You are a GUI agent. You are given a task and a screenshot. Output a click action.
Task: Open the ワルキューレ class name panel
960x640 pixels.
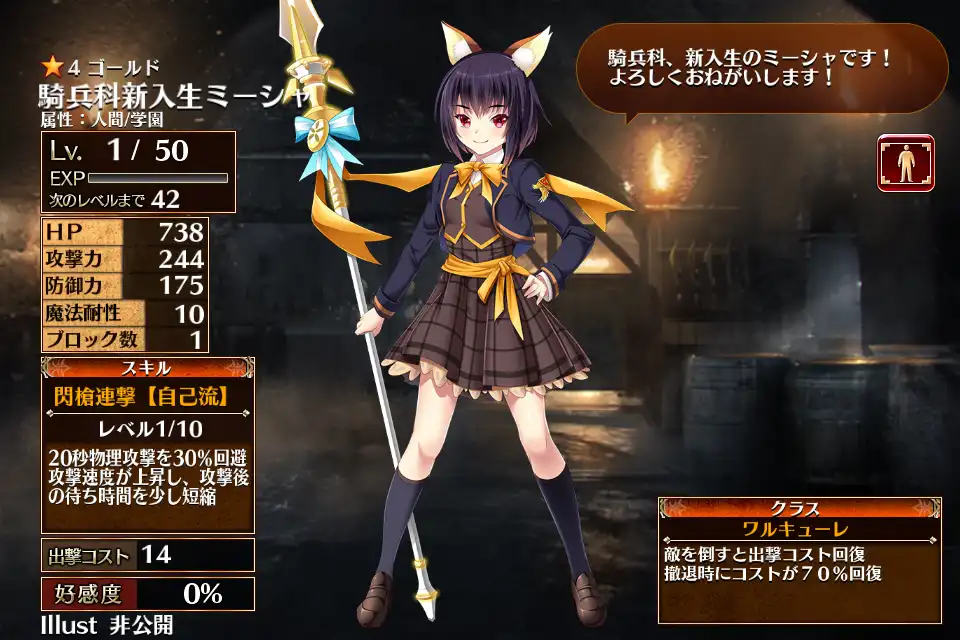[798, 529]
